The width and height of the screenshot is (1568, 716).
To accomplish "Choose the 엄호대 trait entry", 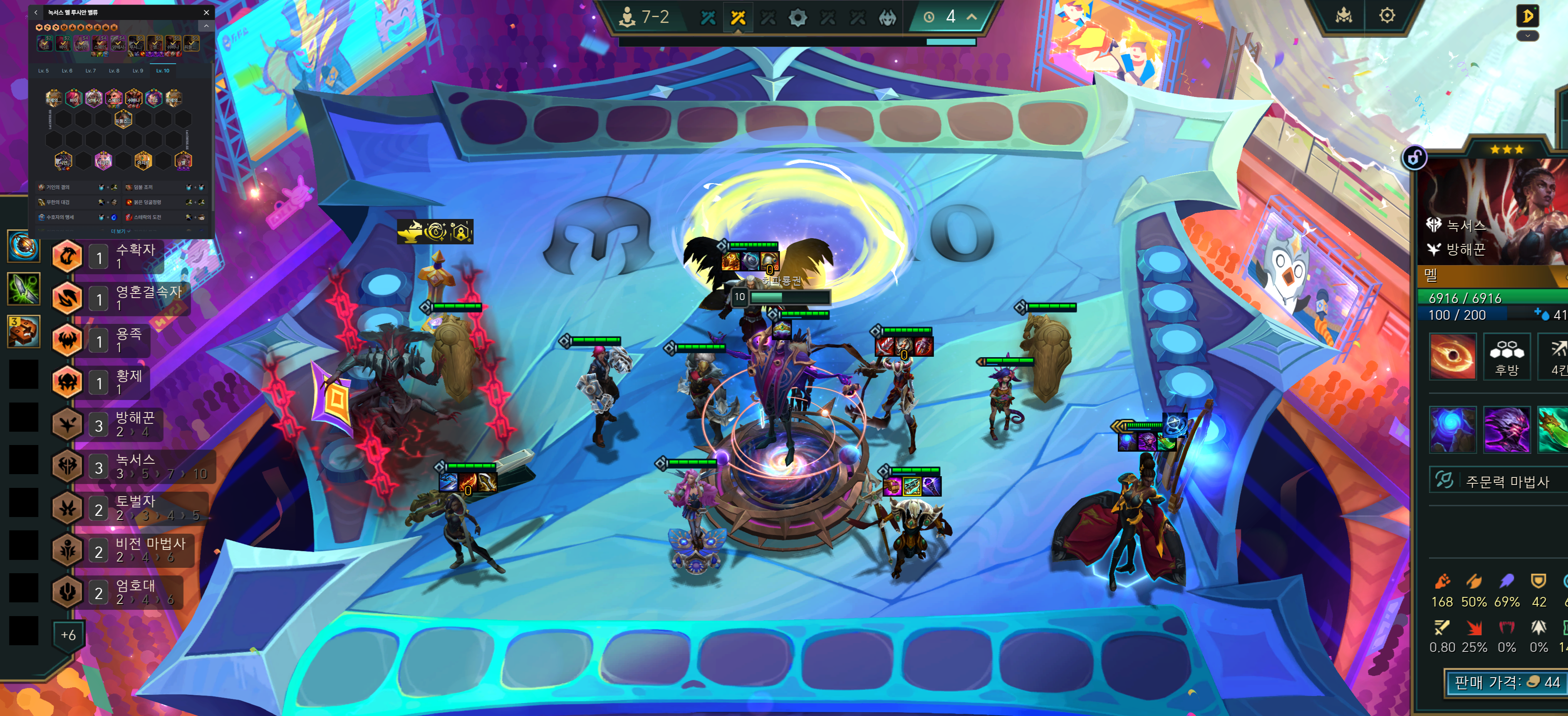I will (x=134, y=592).
